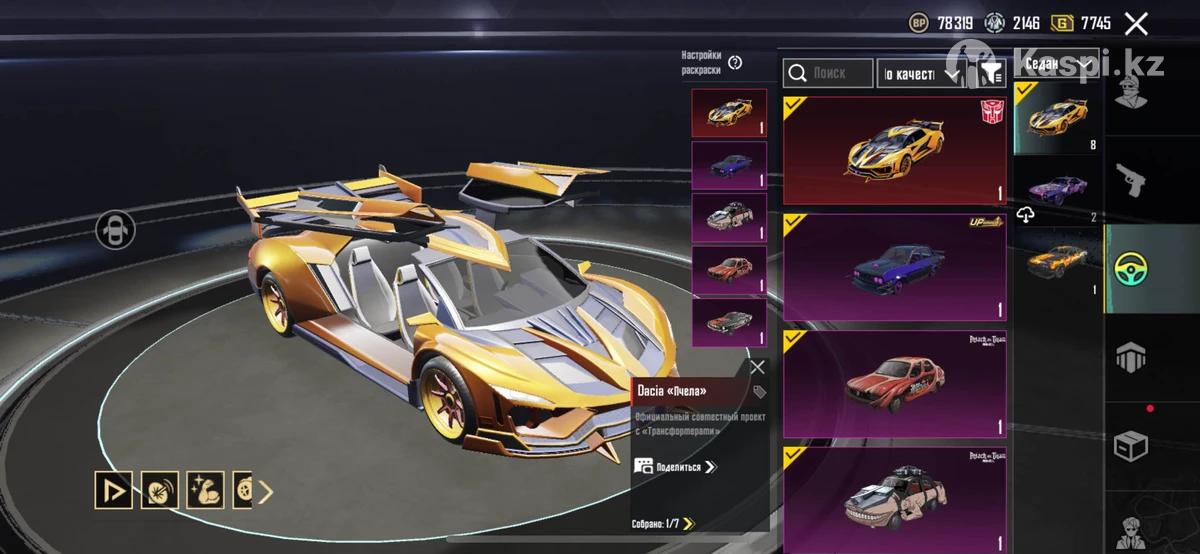Viewport: 1200px width, 554px height.
Task: Click the Поиск search field
Action: point(828,73)
